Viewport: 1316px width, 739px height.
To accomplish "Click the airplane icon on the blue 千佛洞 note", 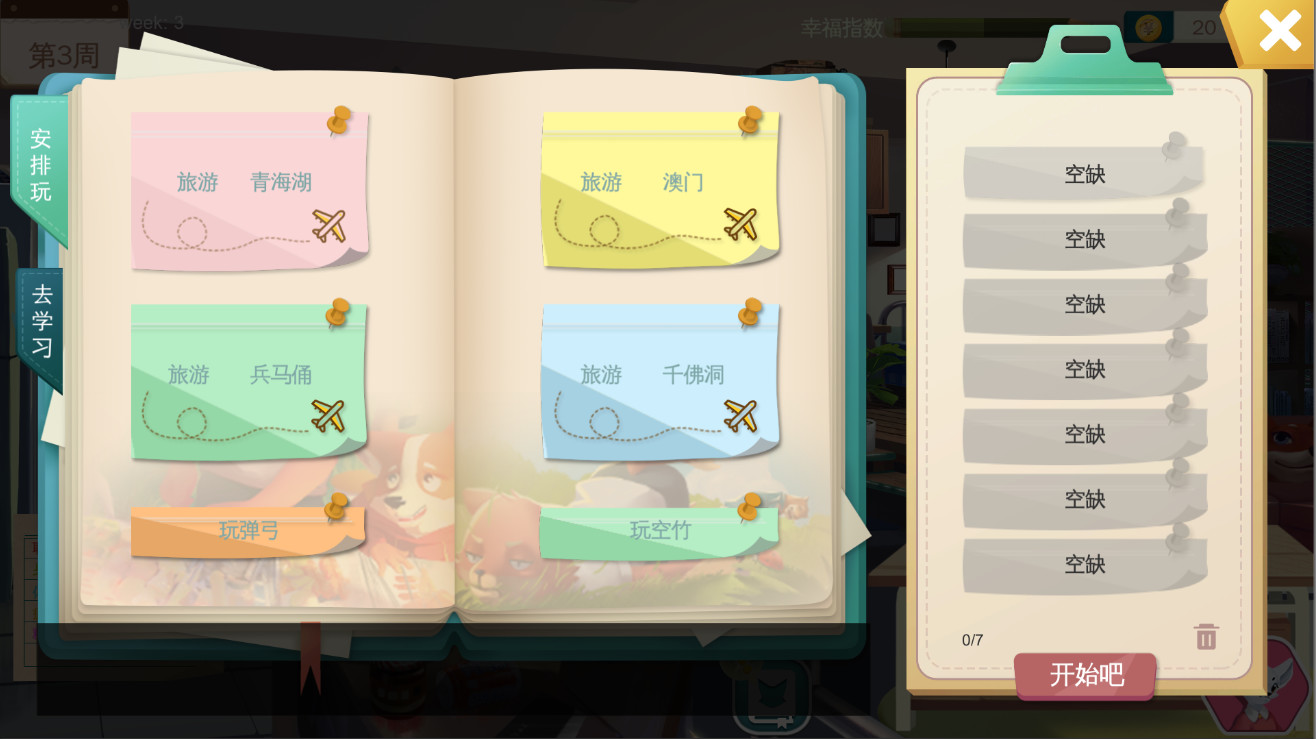I will 741,415.
